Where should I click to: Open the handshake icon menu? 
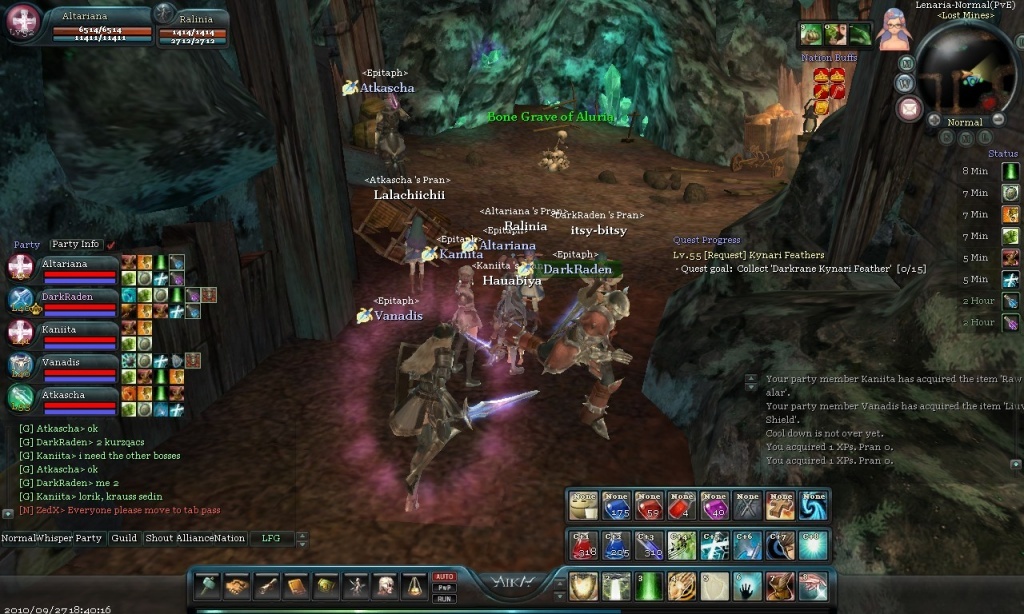tap(237, 586)
